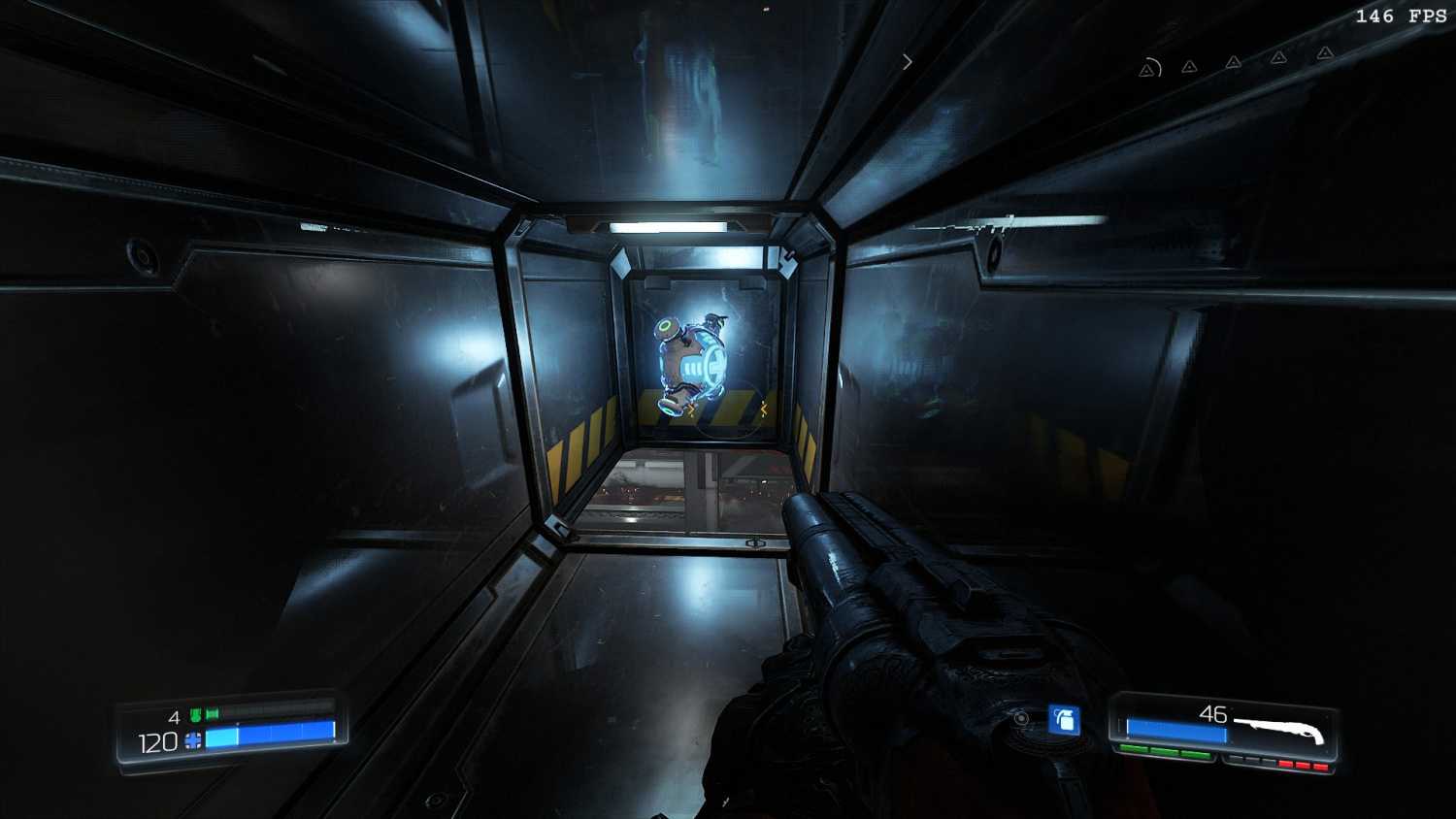Screen dimensions: 1456x819
Task: Select the frag grenade equipment icon
Action: [1065, 720]
